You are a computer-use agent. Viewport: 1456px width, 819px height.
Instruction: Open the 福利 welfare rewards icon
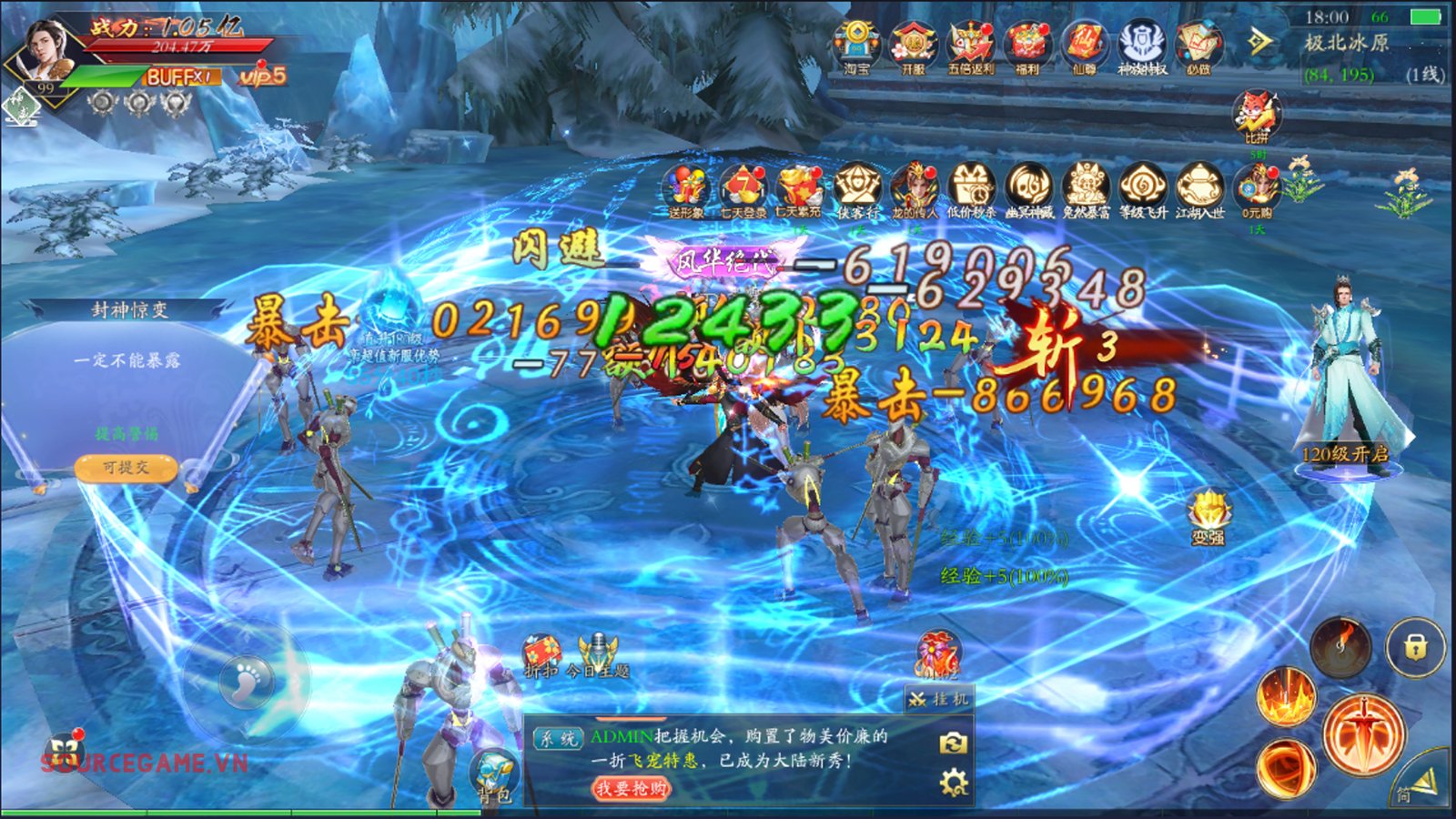pos(1027,45)
